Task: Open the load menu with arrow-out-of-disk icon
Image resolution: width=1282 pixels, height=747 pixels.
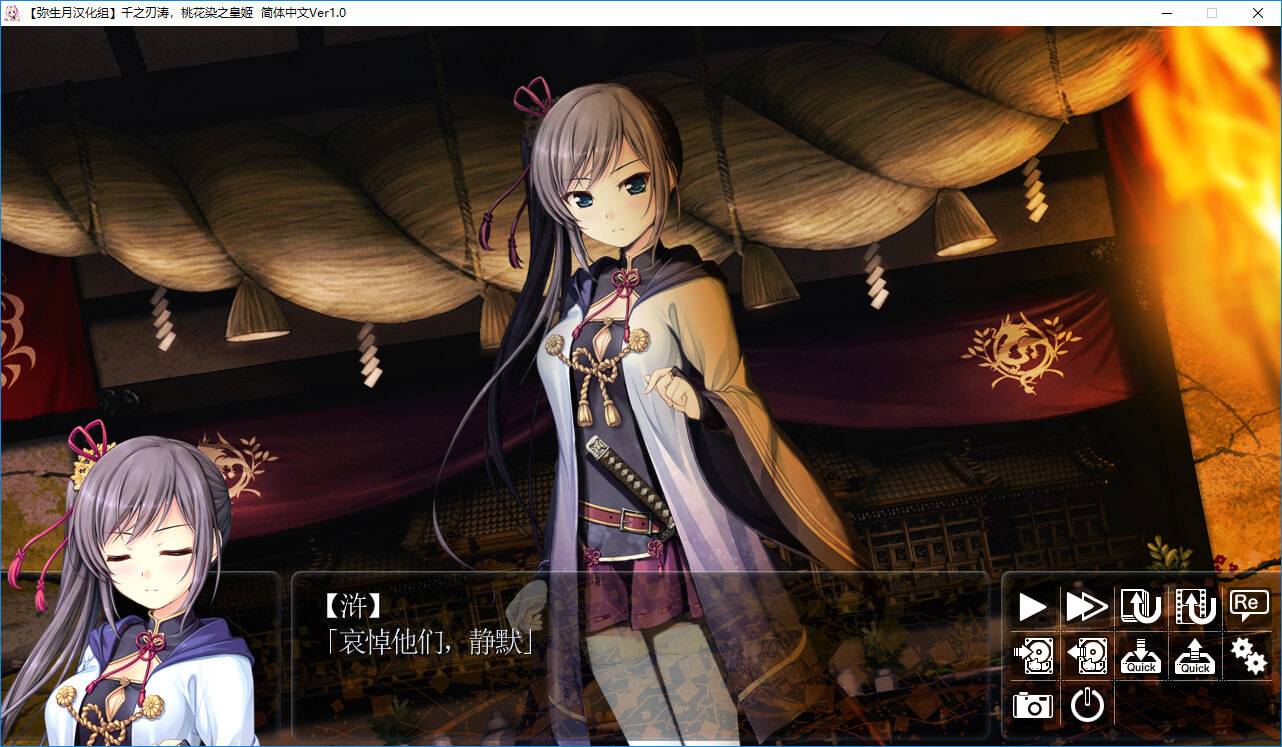Action: point(1087,656)
